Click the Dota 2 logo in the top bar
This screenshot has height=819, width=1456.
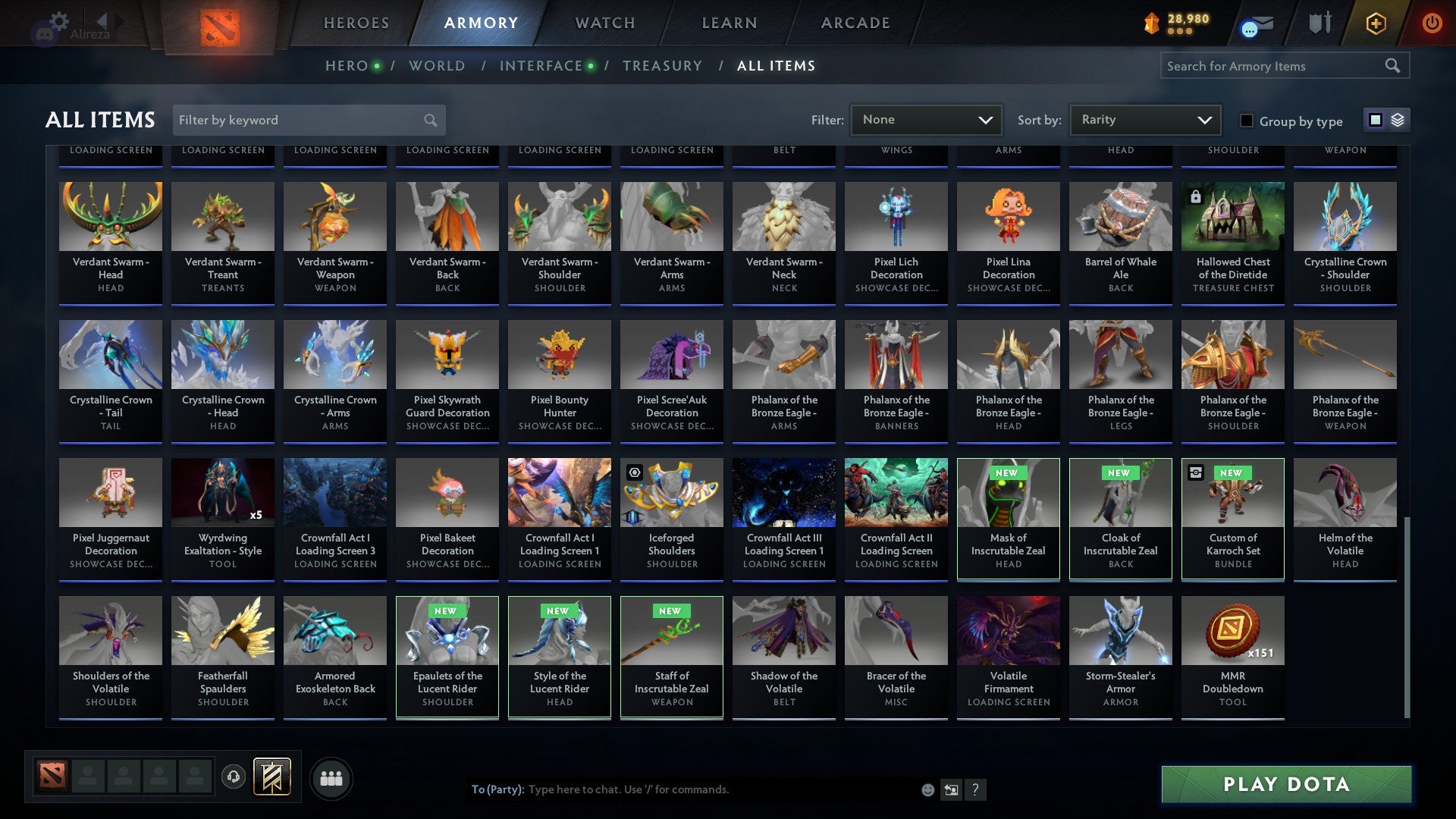pyautogui.click(x=218, y=25)
